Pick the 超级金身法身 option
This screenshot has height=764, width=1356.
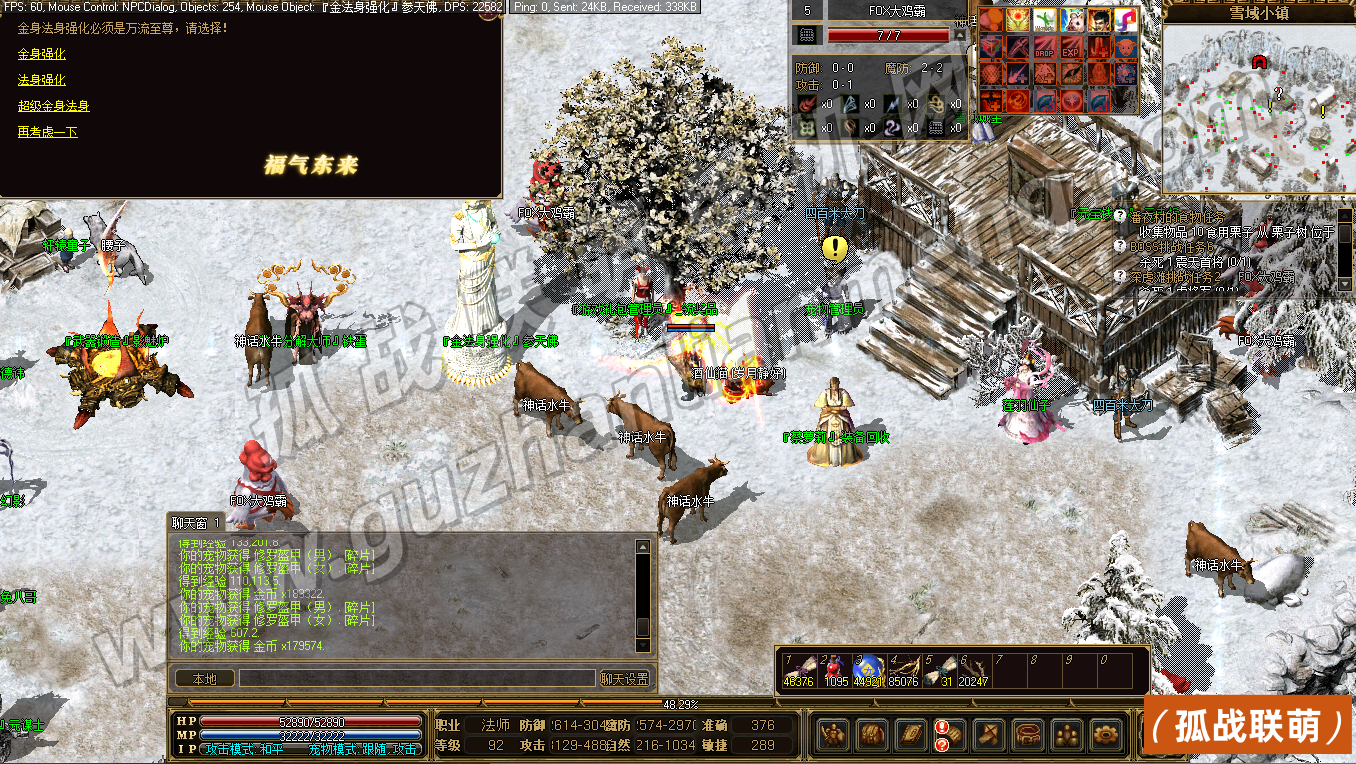coord(54,106)
